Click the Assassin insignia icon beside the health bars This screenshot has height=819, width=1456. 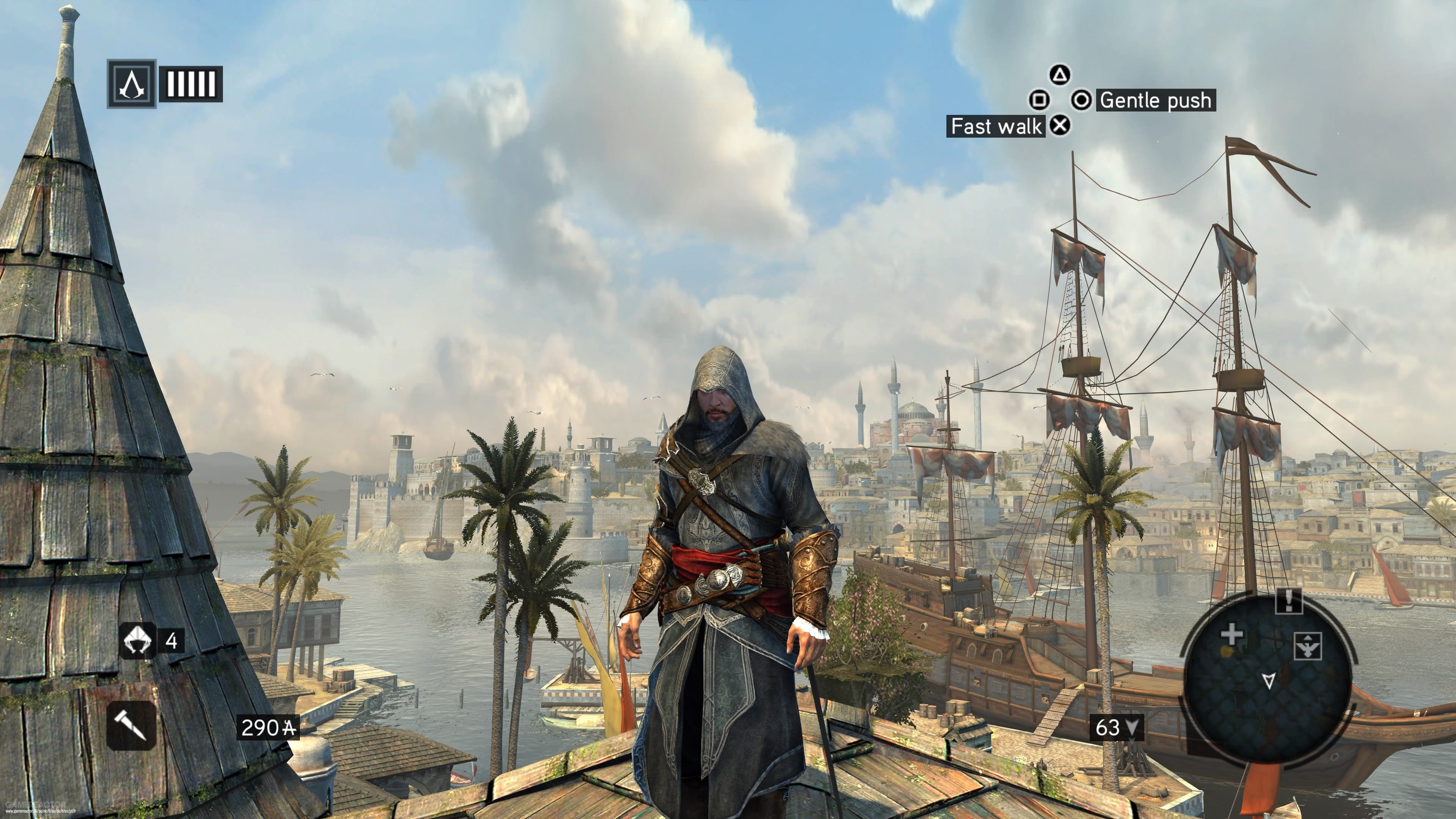pos(131,84)
